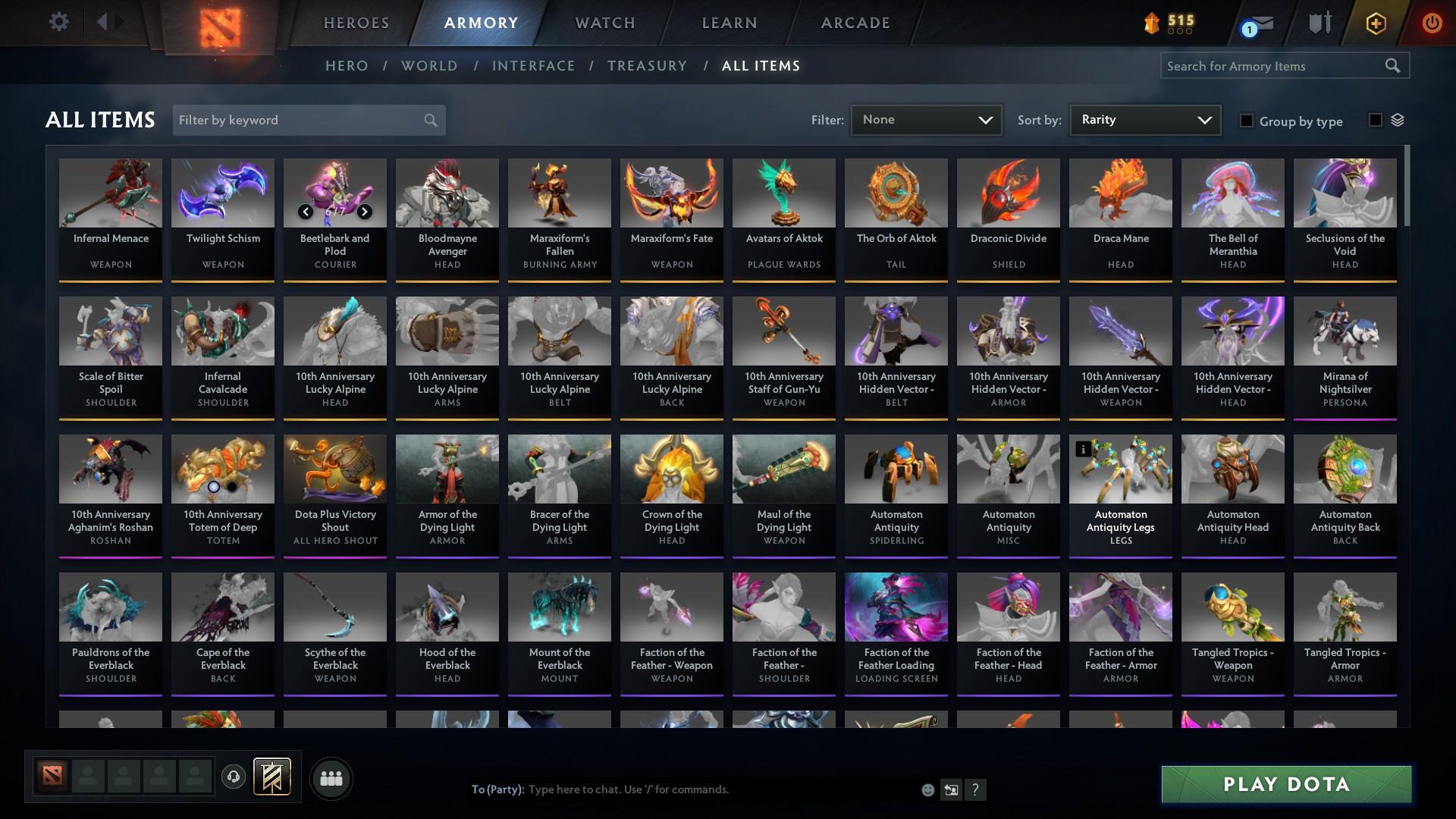Click the friends list icon near chat
Viewport: 1456px width, 819px height.
331,778
